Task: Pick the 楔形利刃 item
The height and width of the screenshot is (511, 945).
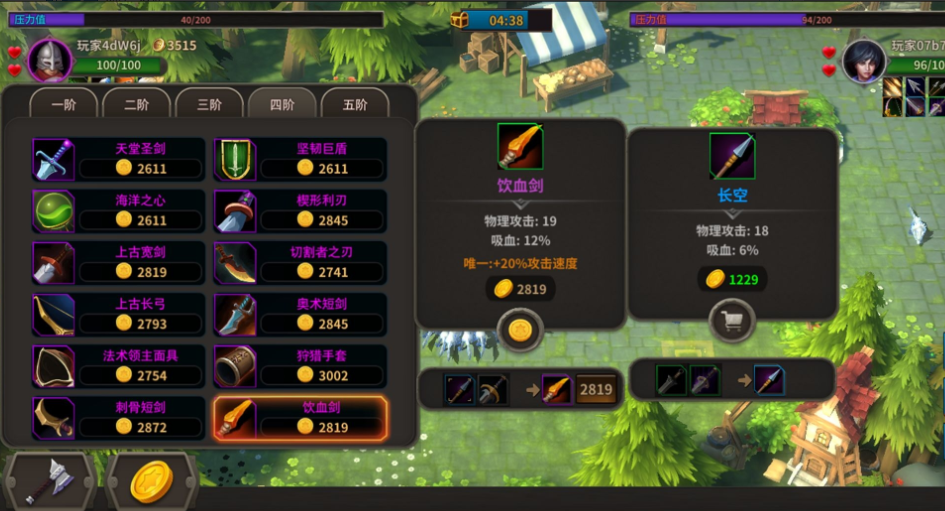Action: (301, 211)
